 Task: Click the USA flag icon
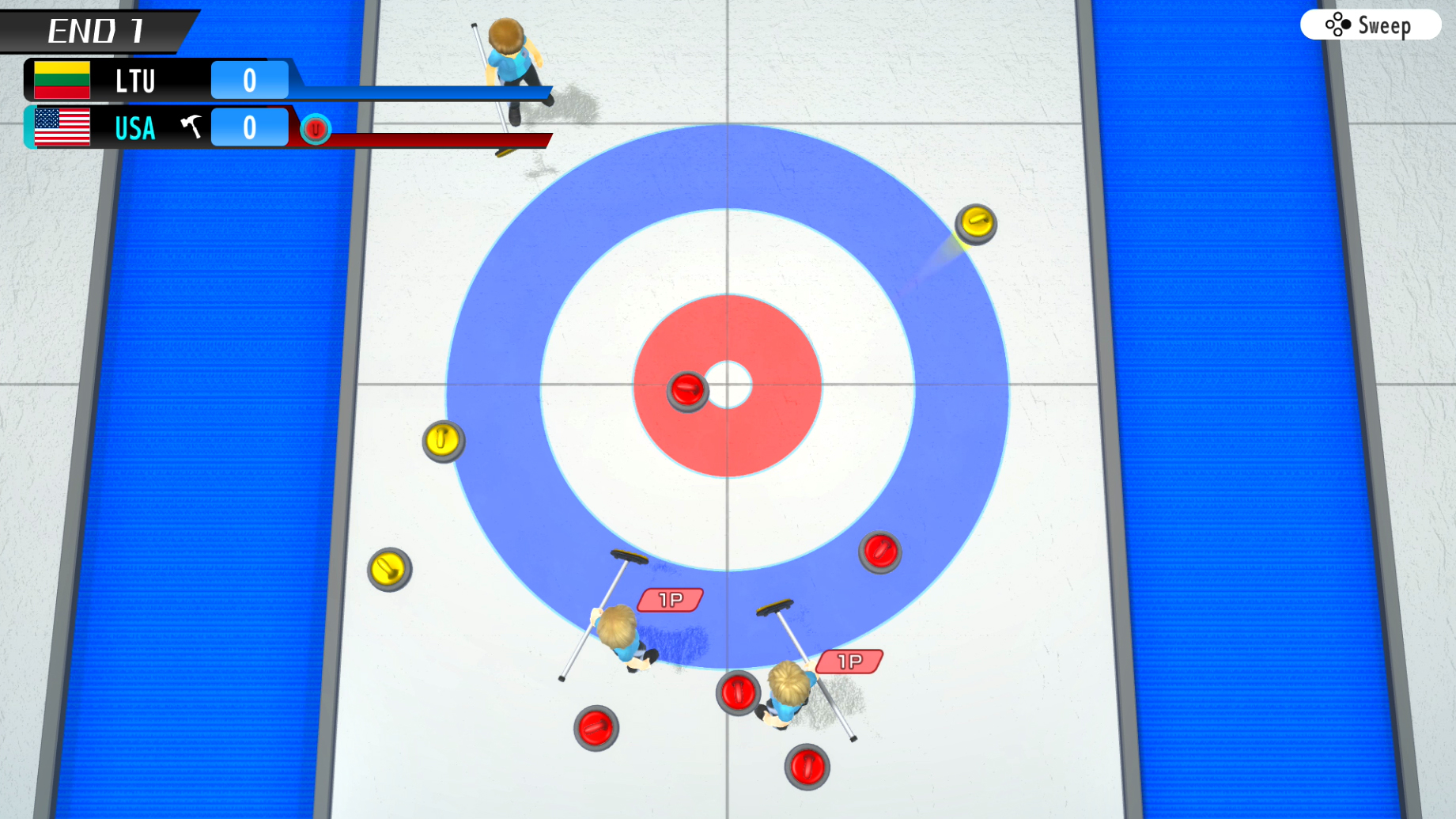point(64,127)
